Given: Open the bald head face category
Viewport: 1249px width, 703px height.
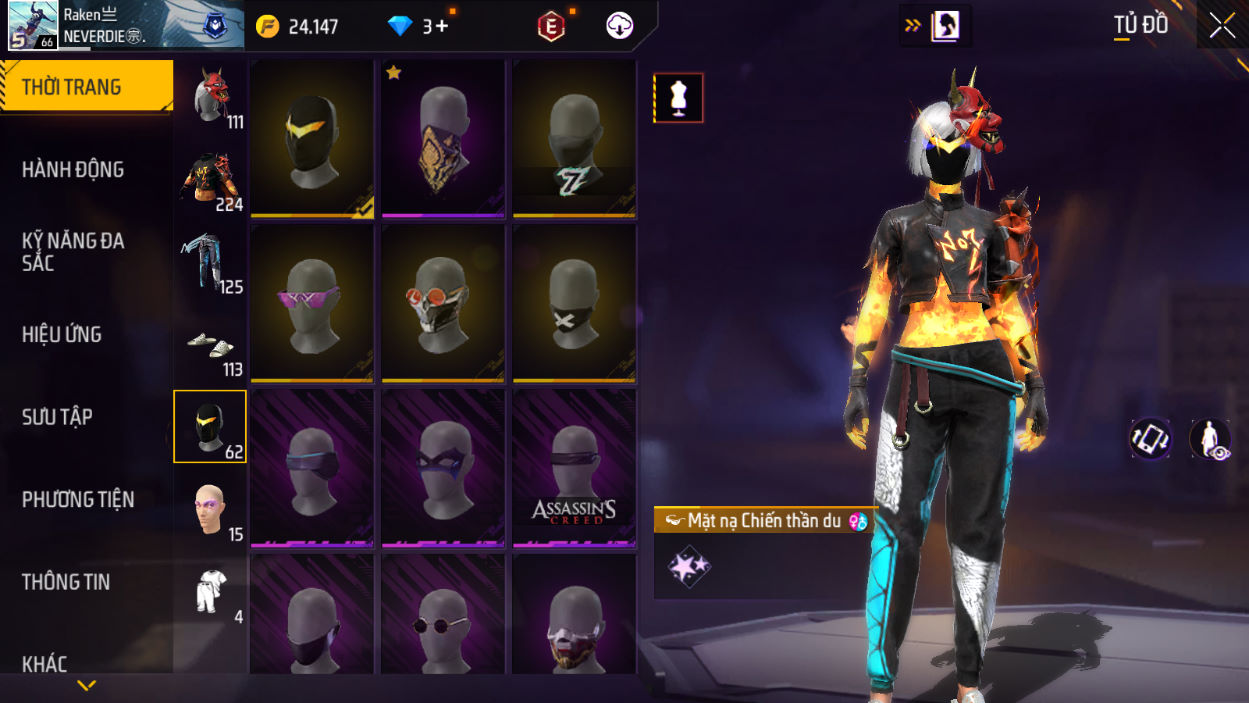Looking at the screenshot, I should pyautogui.click(x=210, y=510).
